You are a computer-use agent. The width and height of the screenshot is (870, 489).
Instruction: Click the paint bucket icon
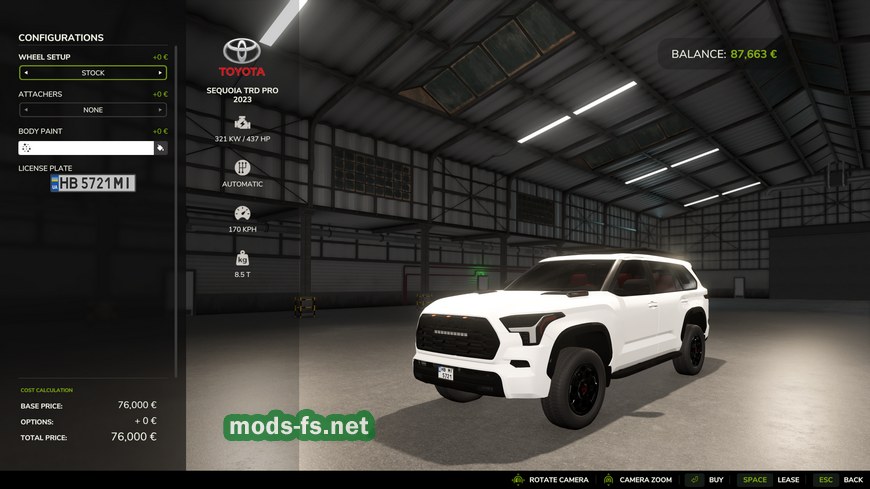point(160,148)
